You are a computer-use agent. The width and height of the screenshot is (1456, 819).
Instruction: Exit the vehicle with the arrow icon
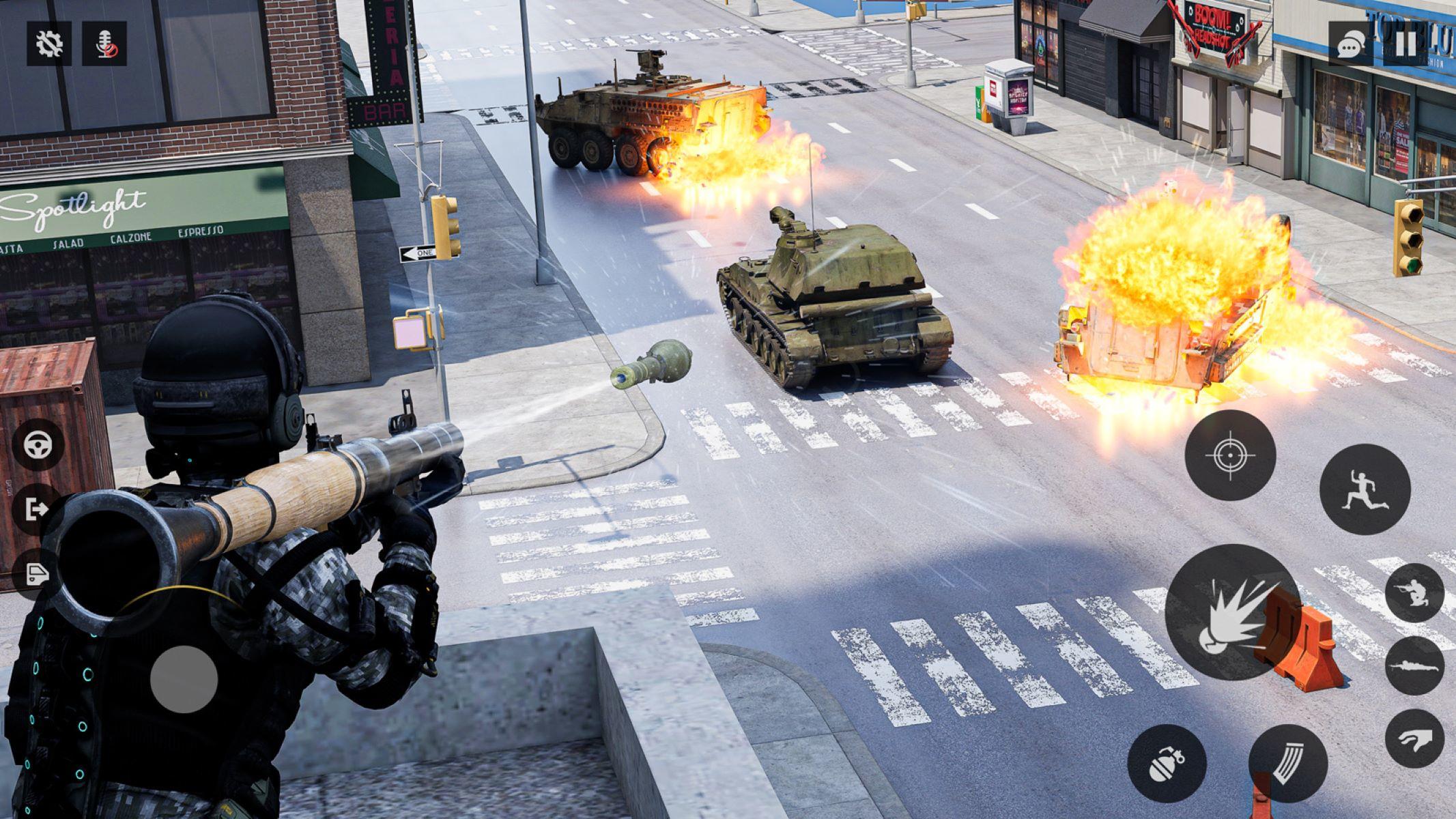pos(39,508)
